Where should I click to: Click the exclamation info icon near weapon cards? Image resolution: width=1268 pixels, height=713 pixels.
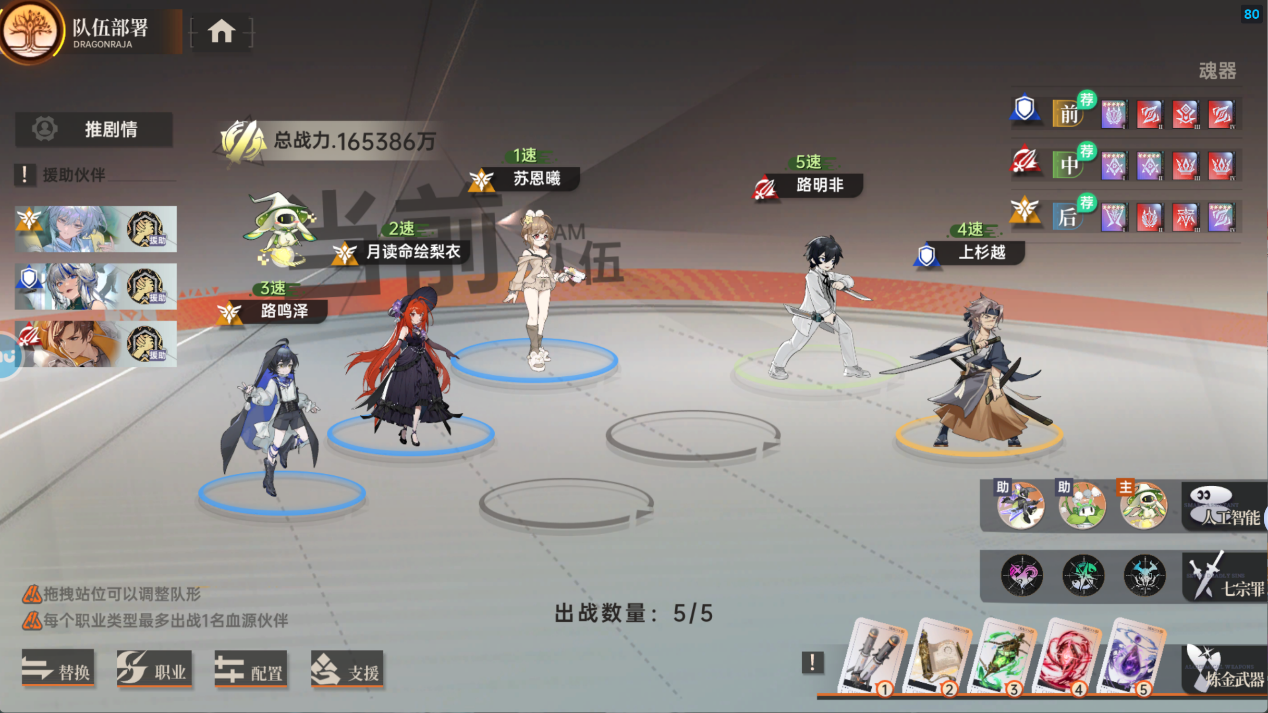tap(813, 662)
